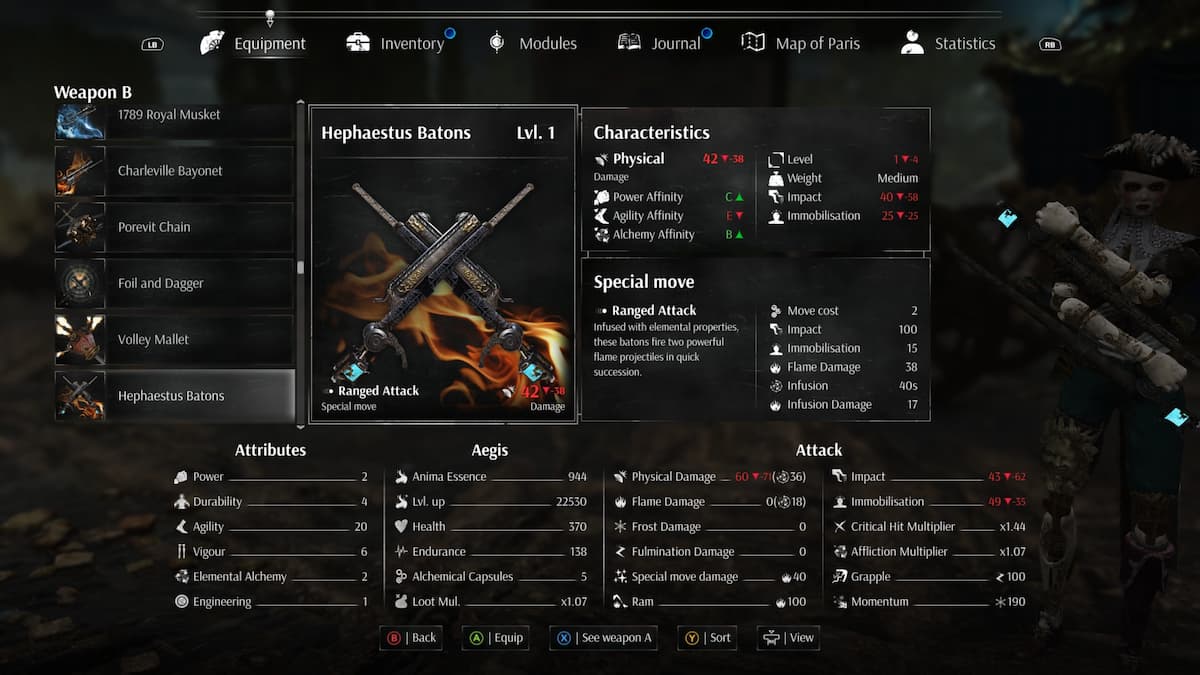Click See weapon A button
Image resolution: width=1200 pixels, height=675 pixels.
coord(603,638)
